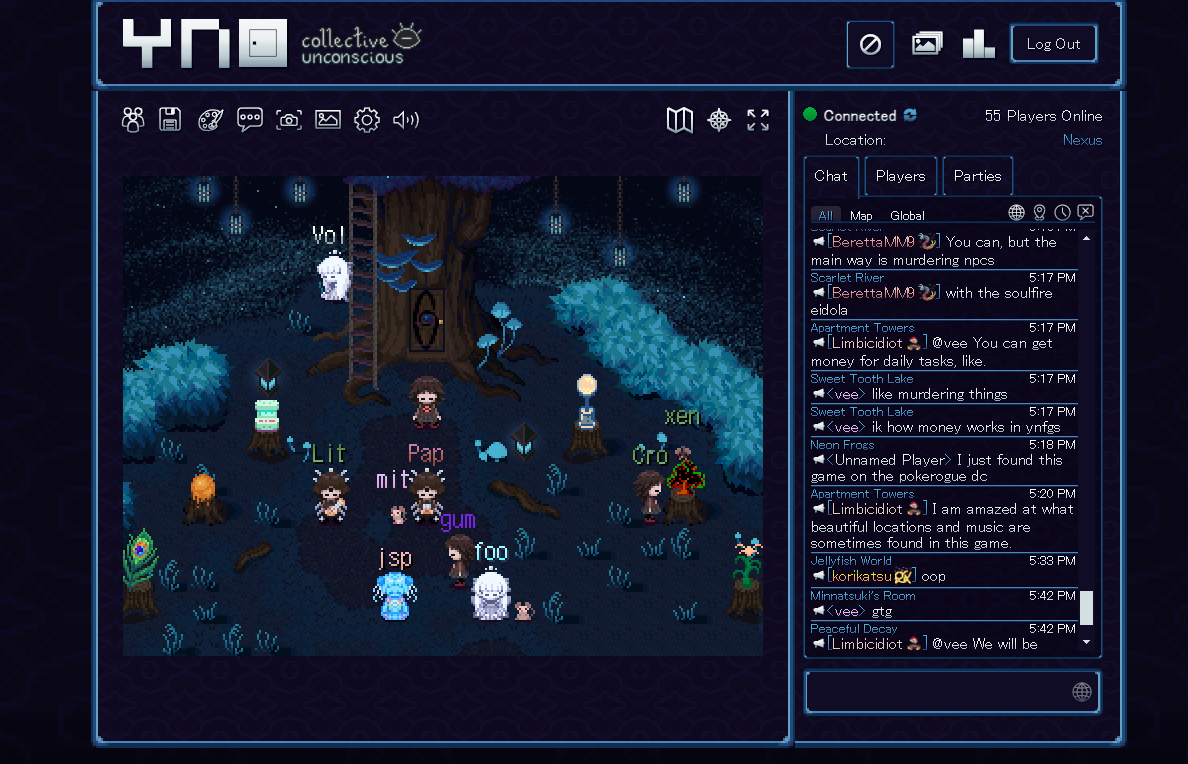Screen dimensions: 1188x764
Task: Click the circle-slash icon button in header
Action: coord(870,45)
